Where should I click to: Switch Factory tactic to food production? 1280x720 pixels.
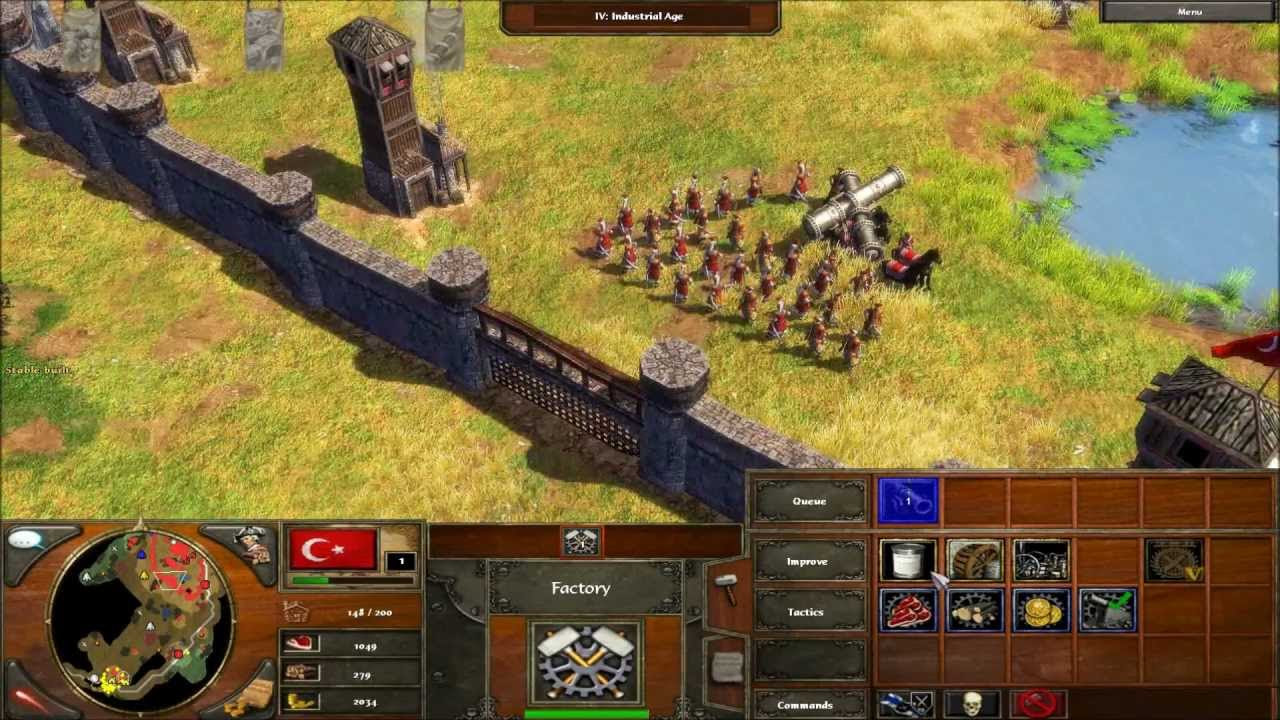coord(909,609)
